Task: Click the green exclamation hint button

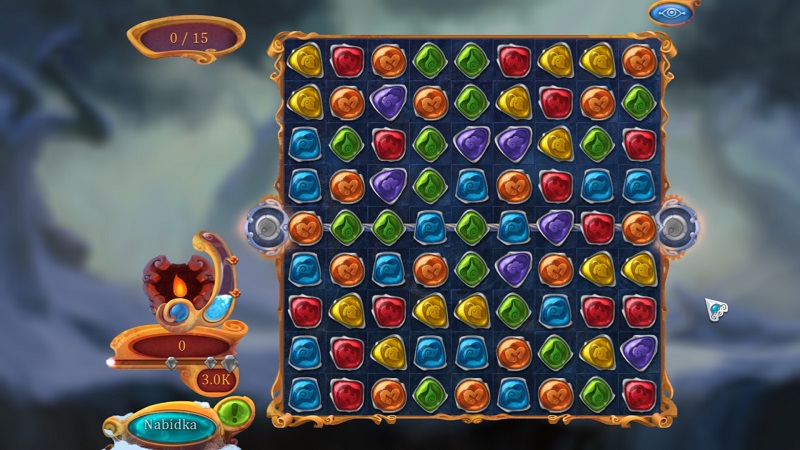Action: [x=233, y=411]
